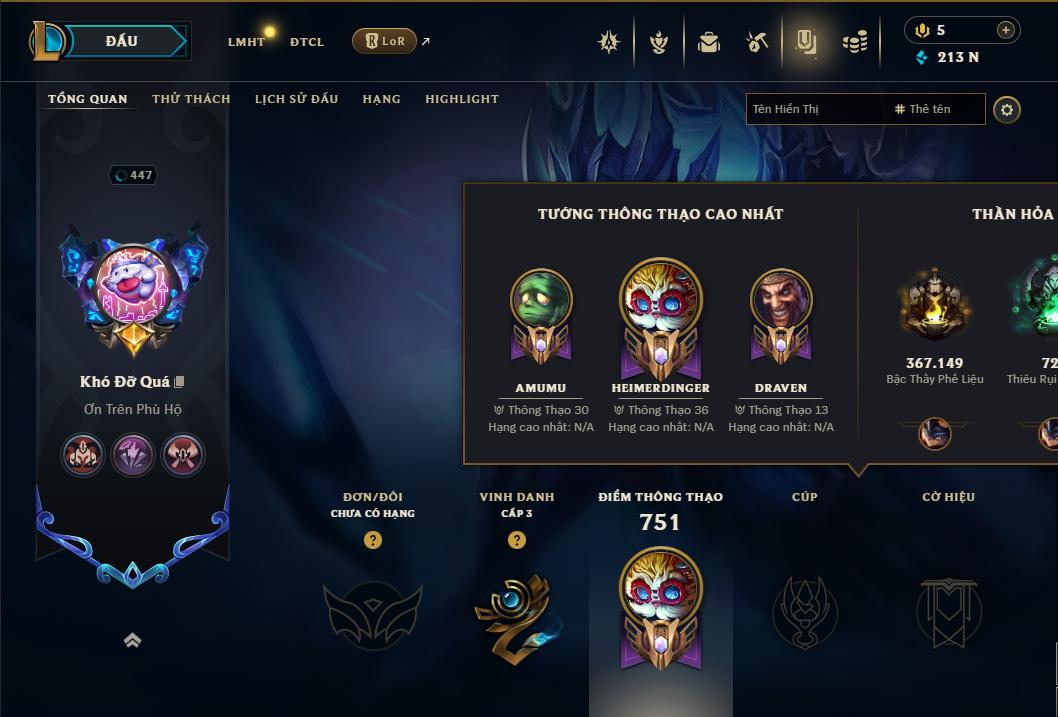The image size is (1058, 717).
Task: Switch to the ĐTCL section
Action: 307,42
